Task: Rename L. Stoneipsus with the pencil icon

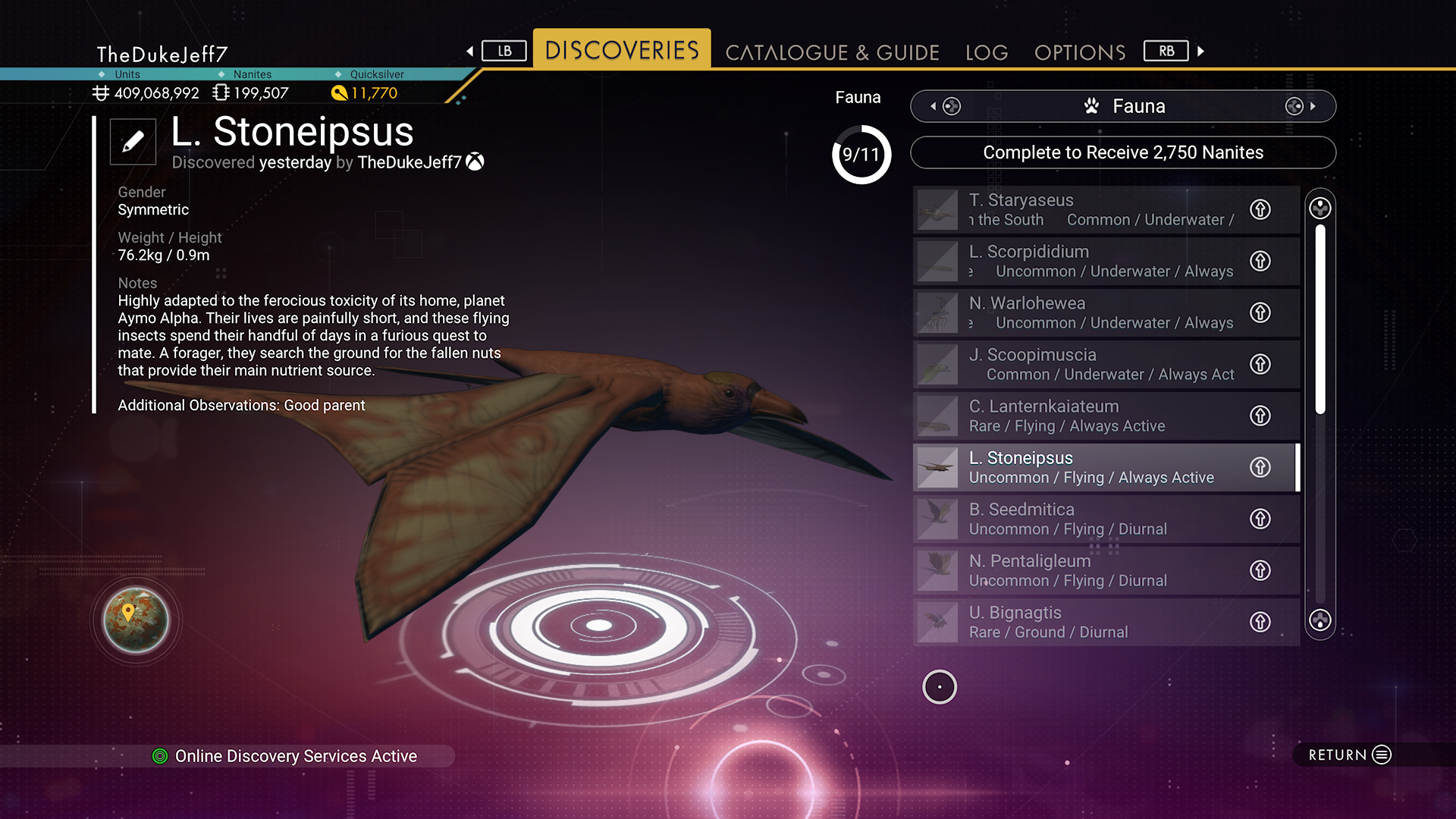Action: click(x=133, y=142)
